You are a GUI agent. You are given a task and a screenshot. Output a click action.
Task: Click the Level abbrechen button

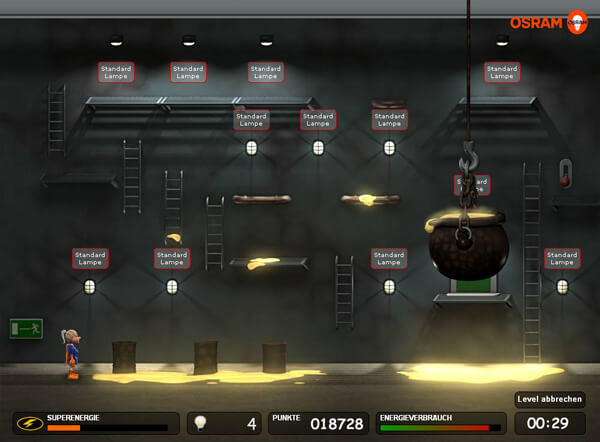click(549, 399)
